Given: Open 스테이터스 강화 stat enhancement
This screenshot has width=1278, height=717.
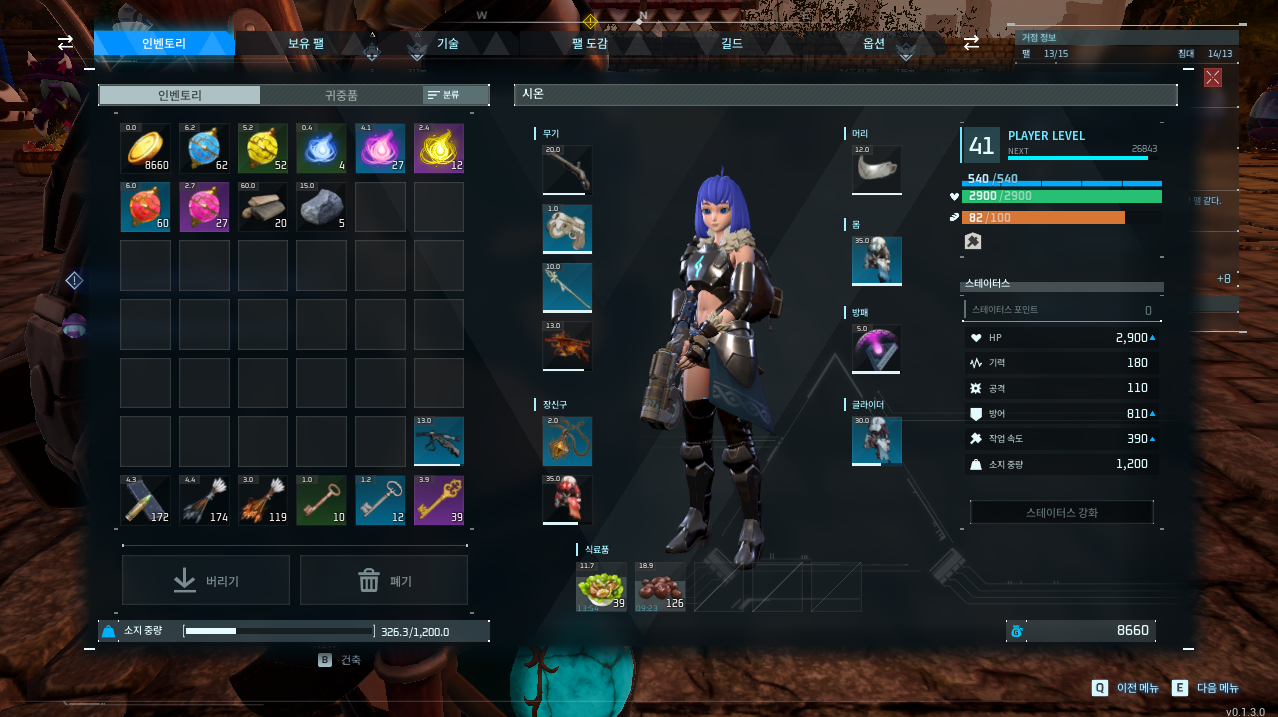Looking at the screenshot, I should (x=1061, y=512).
